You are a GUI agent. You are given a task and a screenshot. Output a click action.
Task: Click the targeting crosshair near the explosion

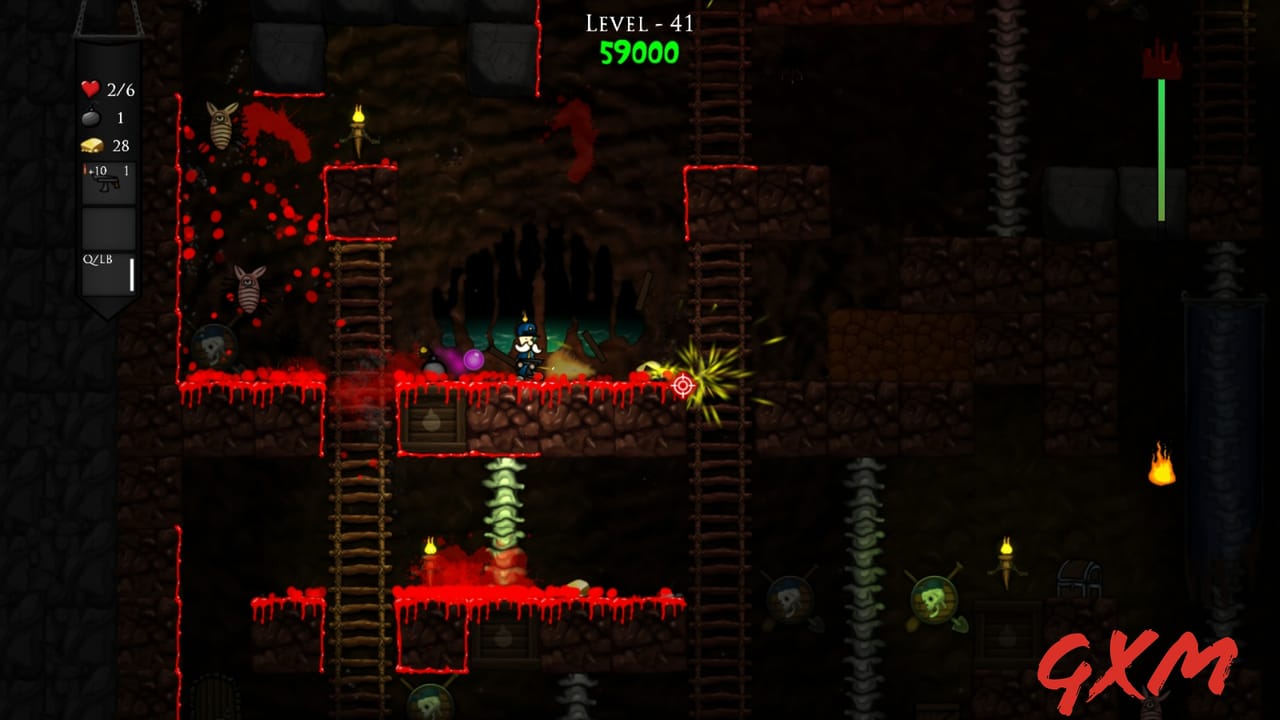click(x=684, y=385)
